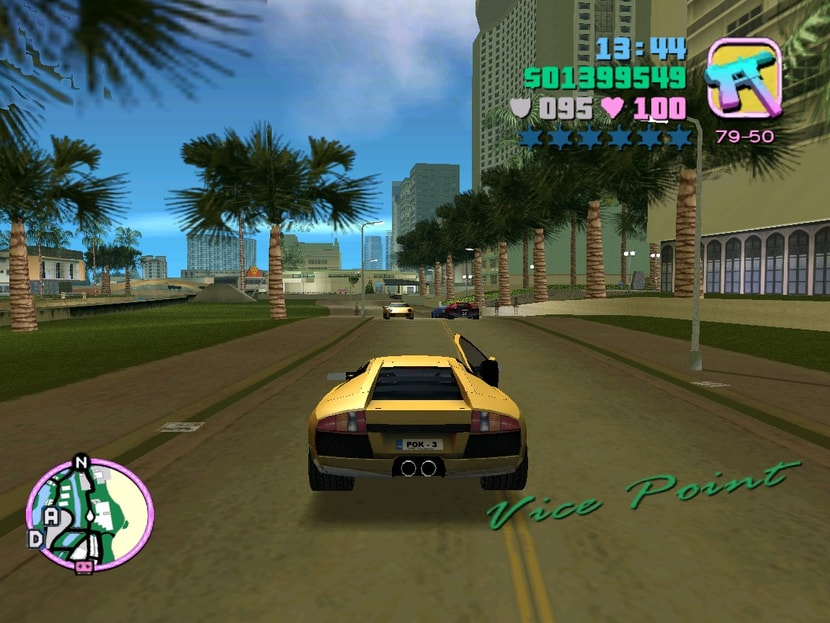Click the pink cassette save marker
The height and width of the screenshot is (623, 830).
[x=84, y=567]
